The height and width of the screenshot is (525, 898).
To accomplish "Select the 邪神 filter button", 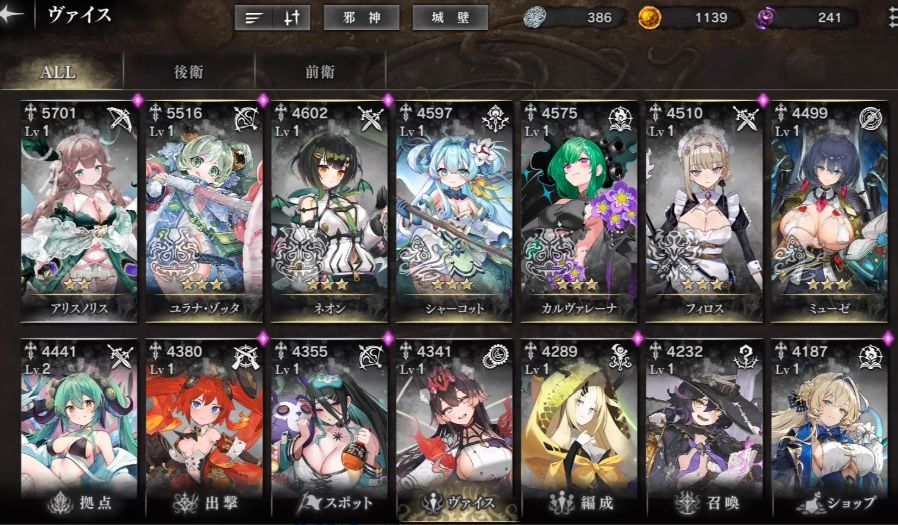I will click(x=362, y=18).
